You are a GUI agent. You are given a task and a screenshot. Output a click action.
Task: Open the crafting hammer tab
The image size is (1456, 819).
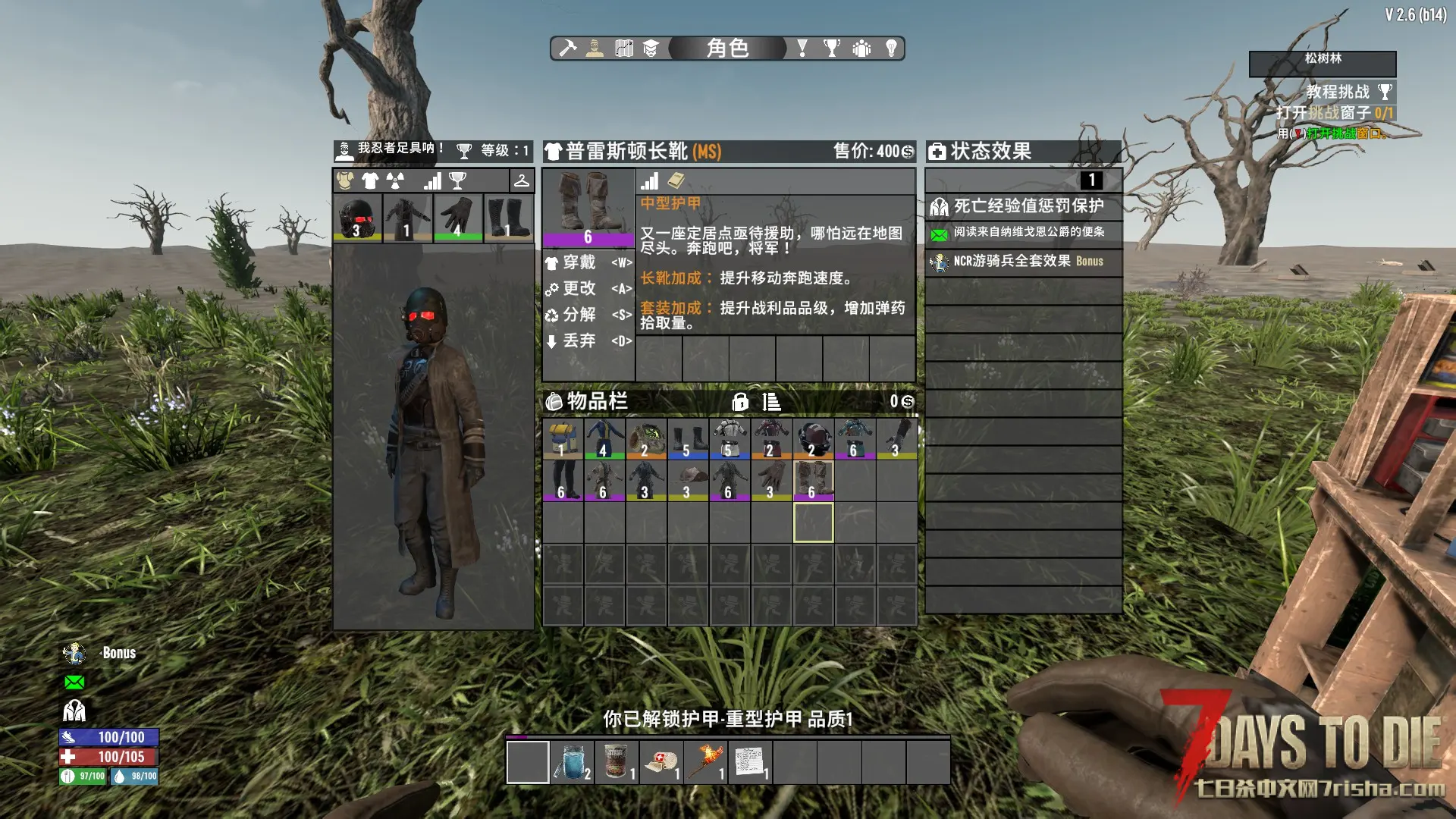point(568,49)
